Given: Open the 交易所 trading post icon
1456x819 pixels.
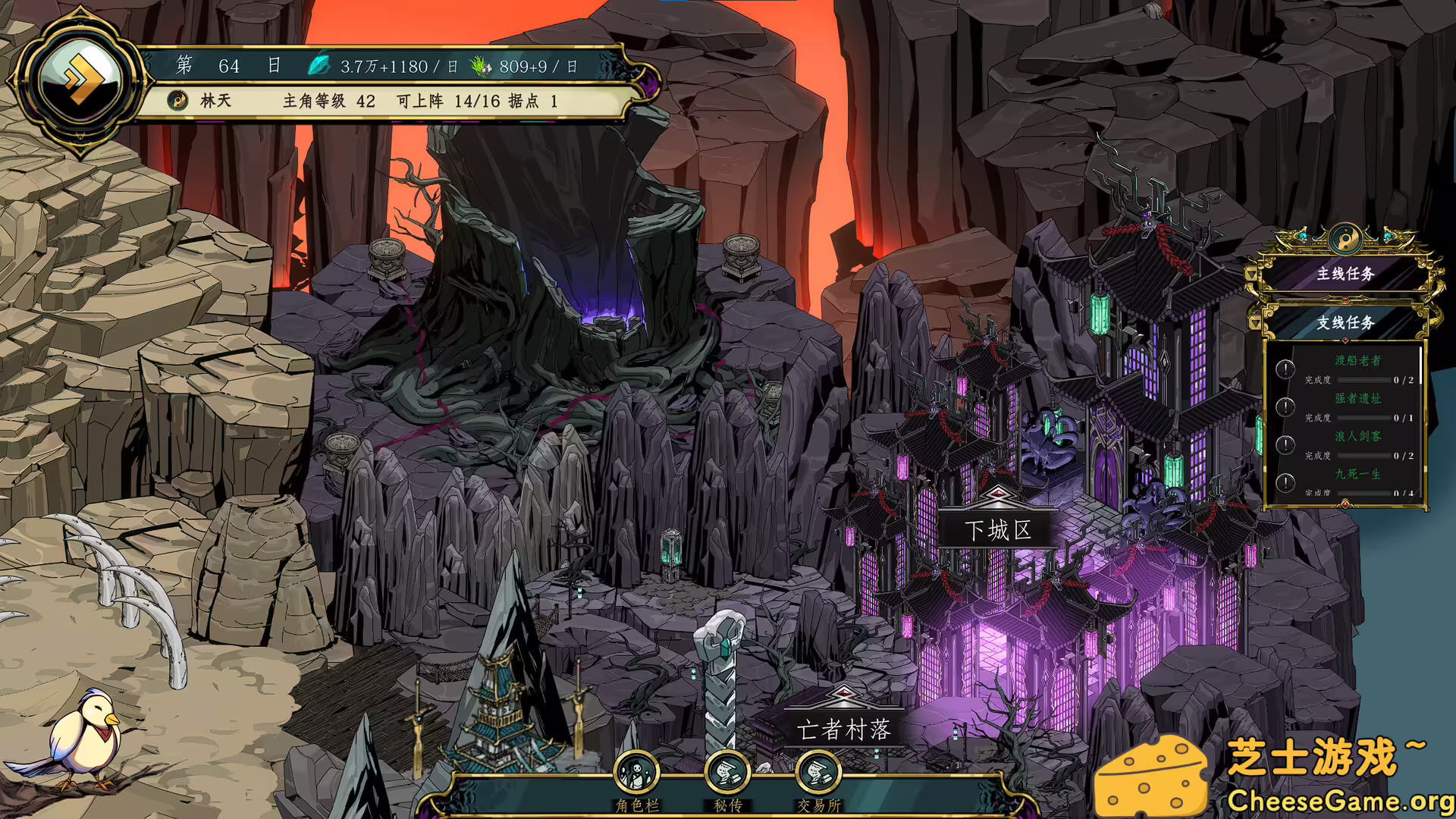Looking at the screenshot, I should point(817,772).
